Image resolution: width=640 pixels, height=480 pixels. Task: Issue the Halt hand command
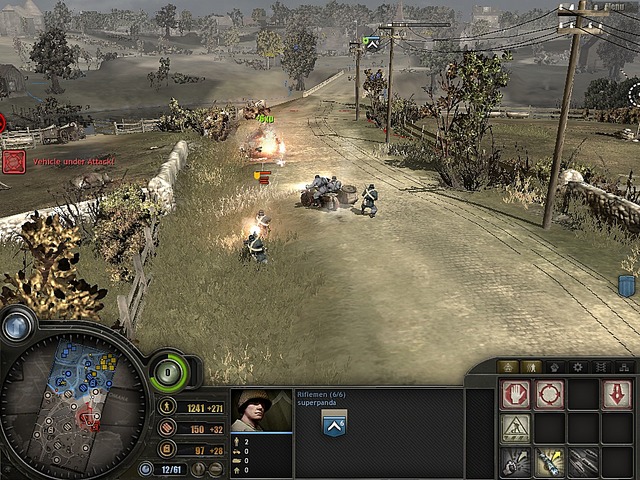[x=515, y=395]
